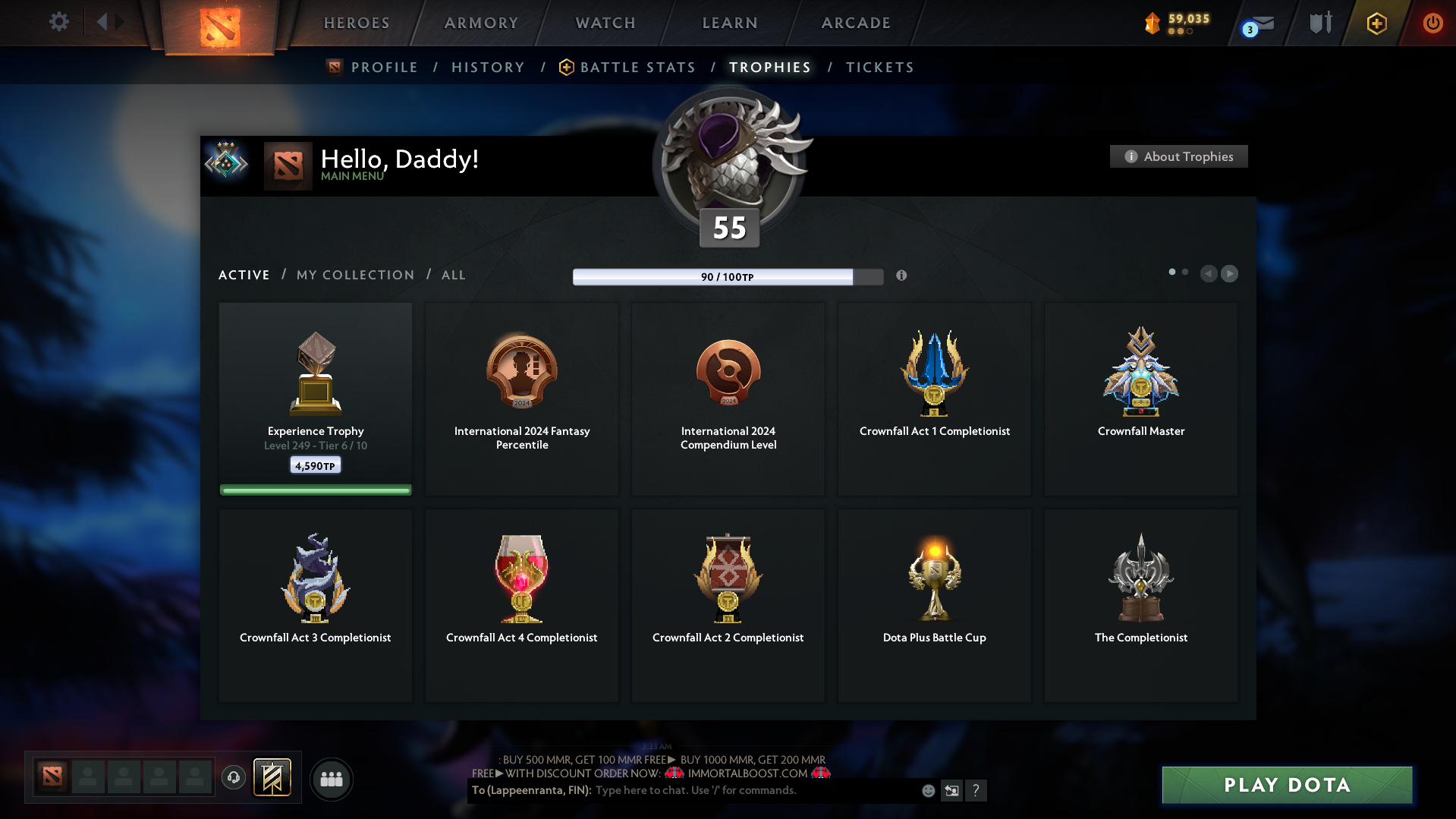
Task: Open the WATCH menu
Action: coord(604,23)
